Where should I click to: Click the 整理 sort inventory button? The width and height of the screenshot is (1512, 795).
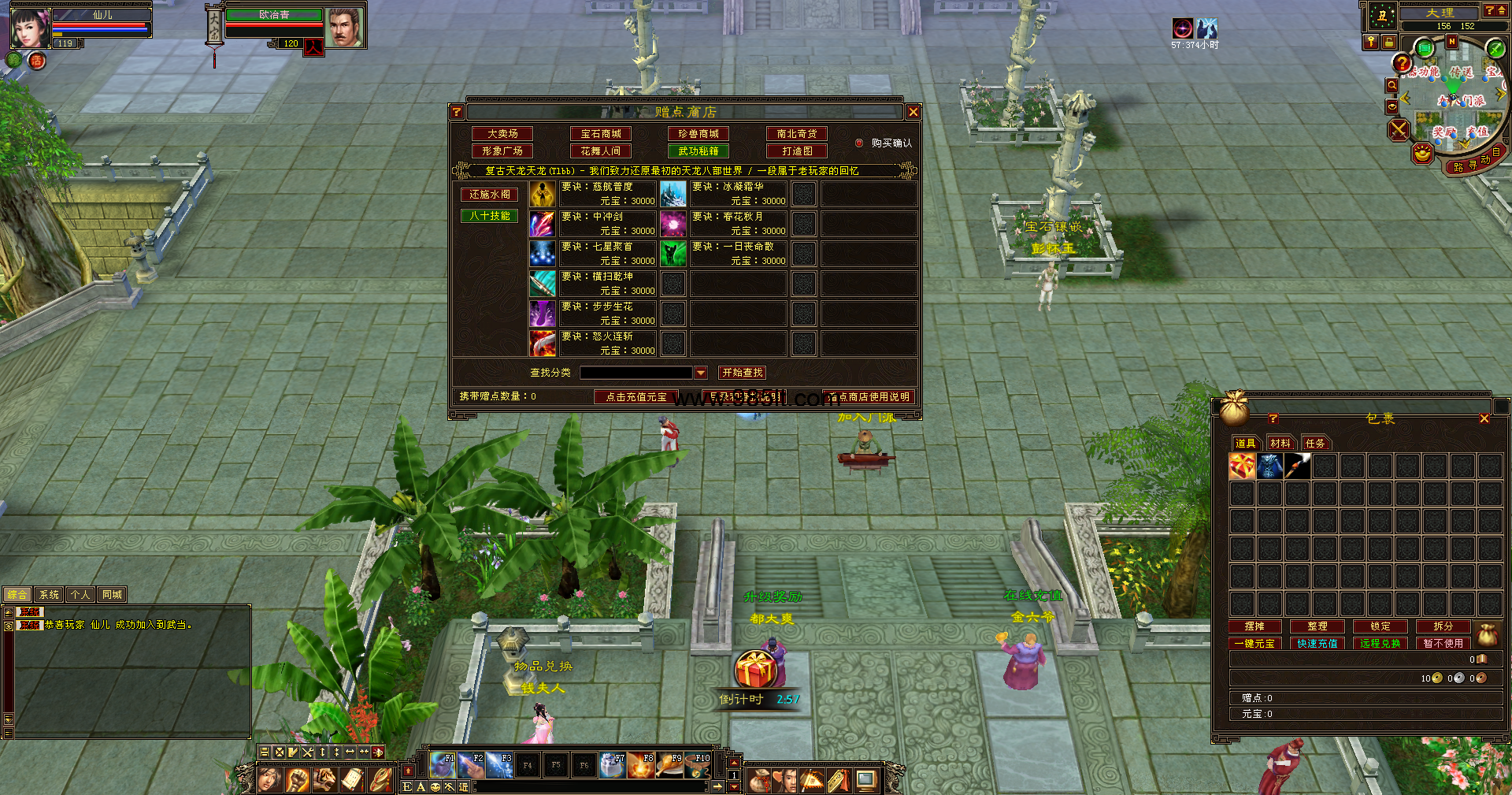[1317, 626]
